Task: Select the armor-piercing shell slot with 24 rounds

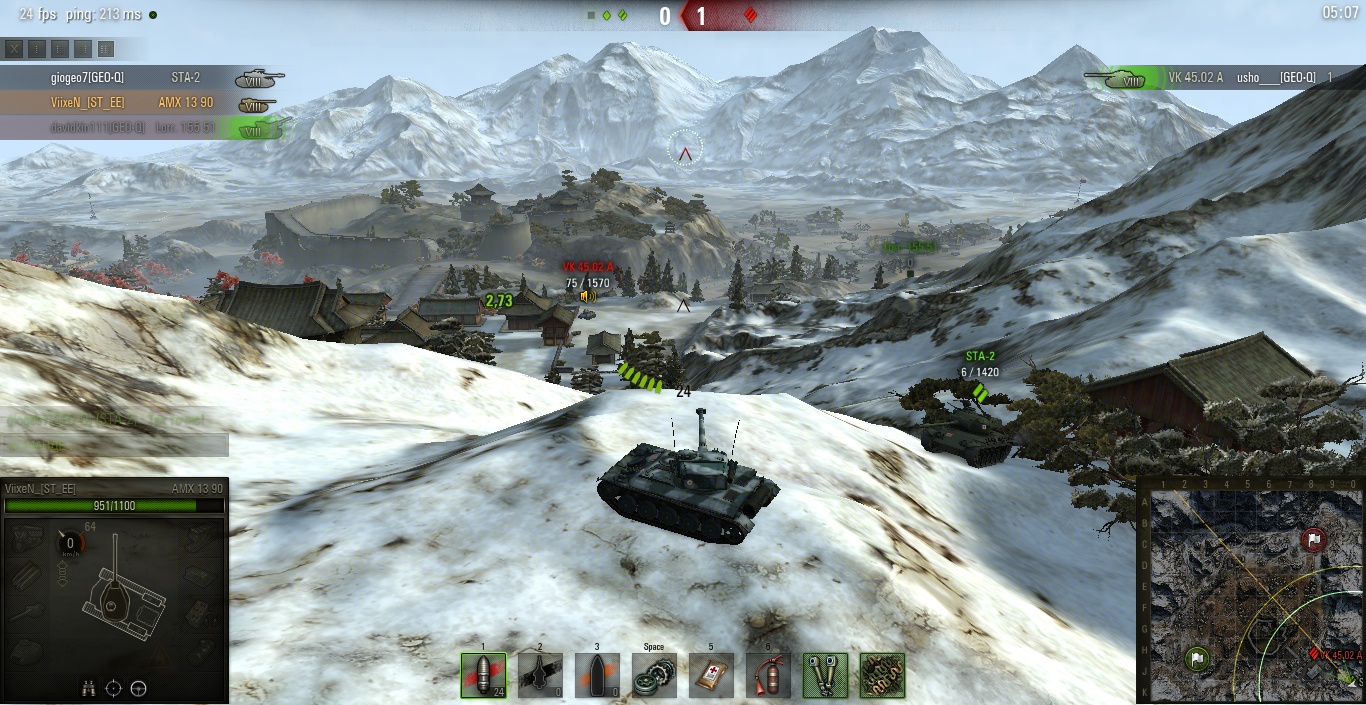Action: pos(483,675)
